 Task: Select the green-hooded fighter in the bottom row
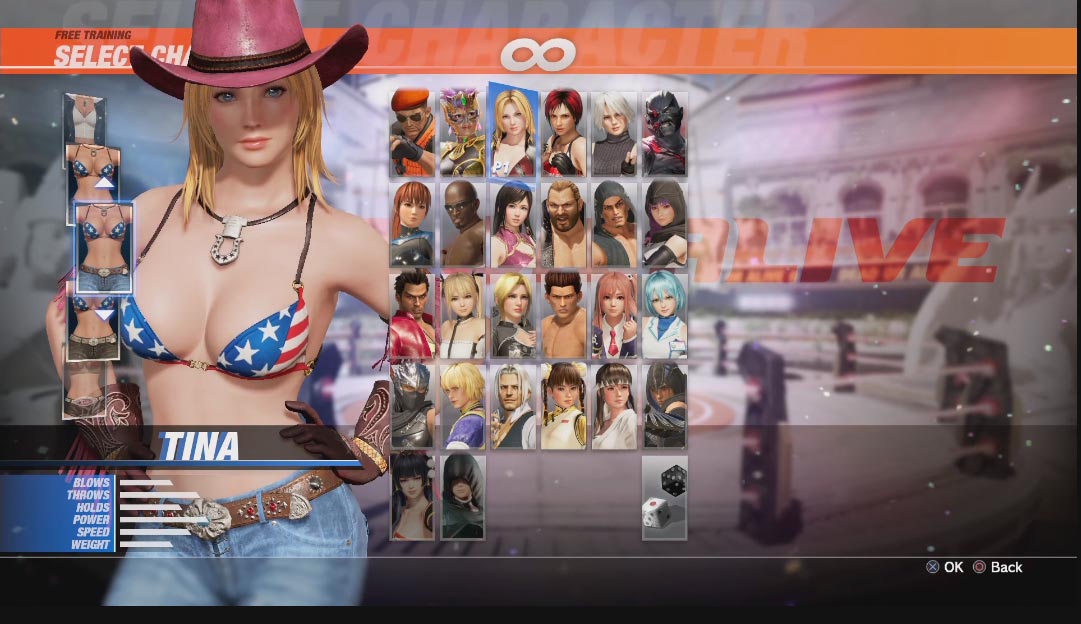463,497
